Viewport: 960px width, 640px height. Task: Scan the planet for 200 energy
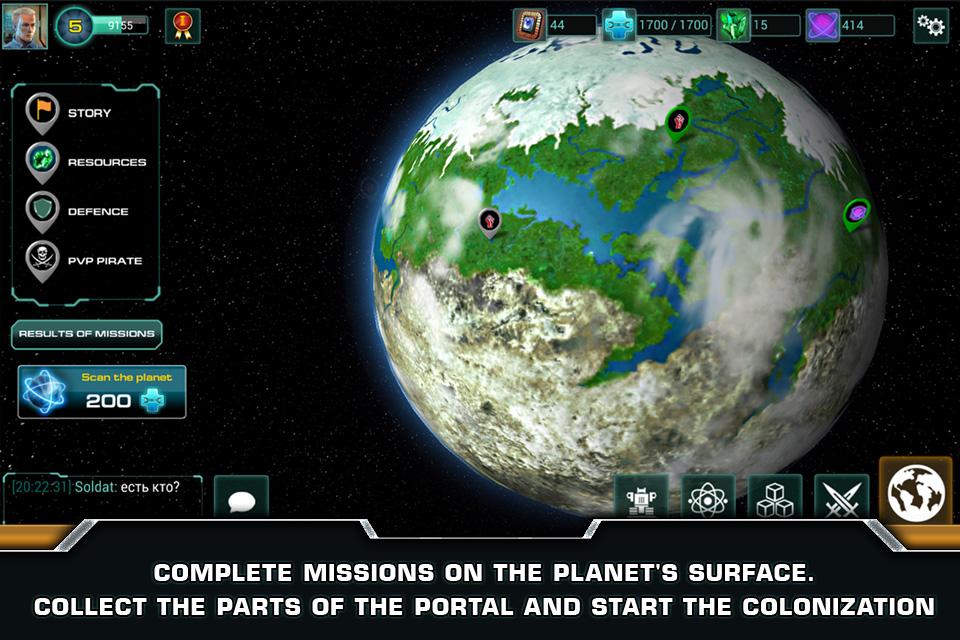point(102,391)
